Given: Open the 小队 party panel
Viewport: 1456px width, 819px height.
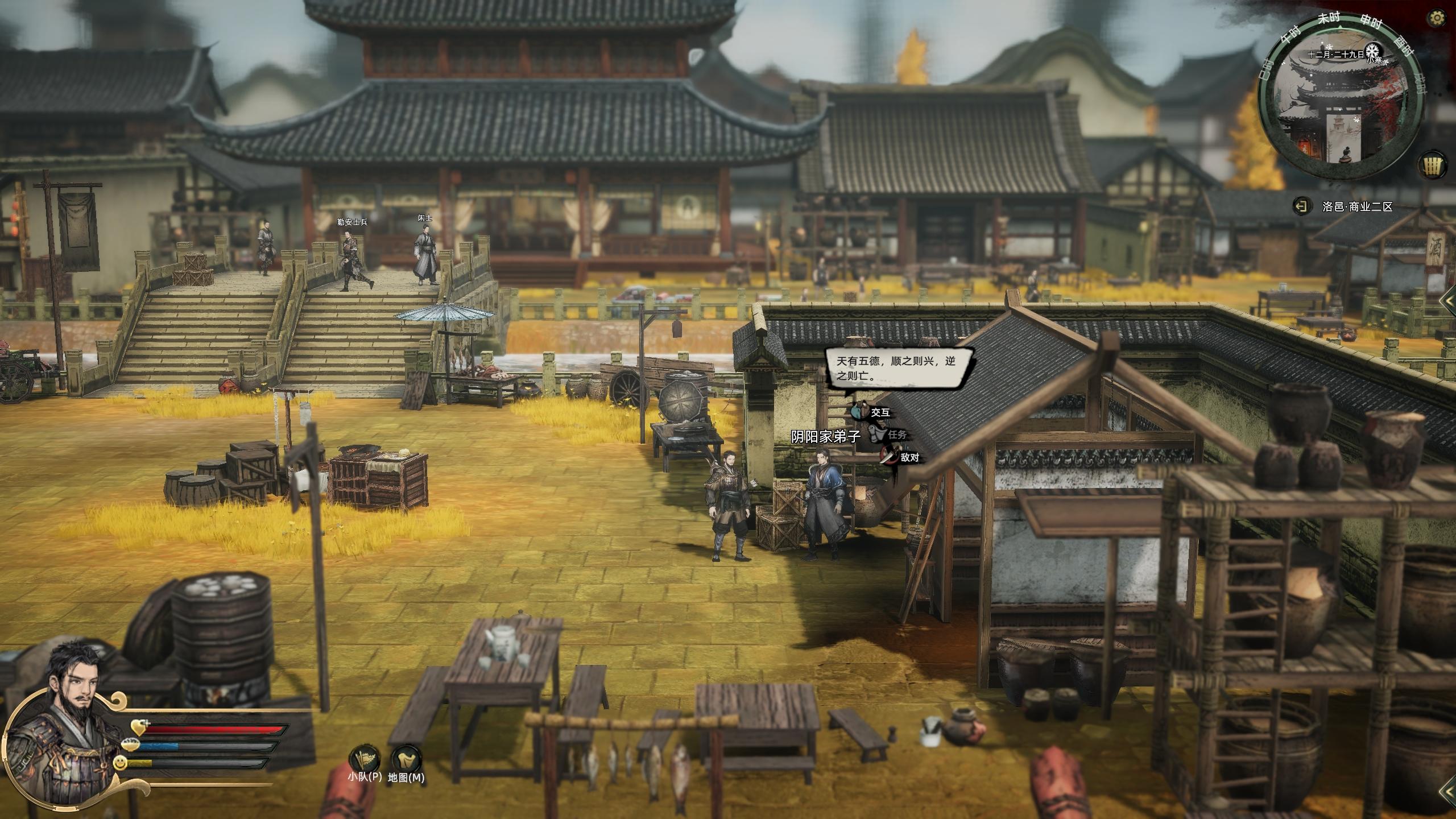Looking at the screenshot, I should pyautogui.click(x=365, y=760).
